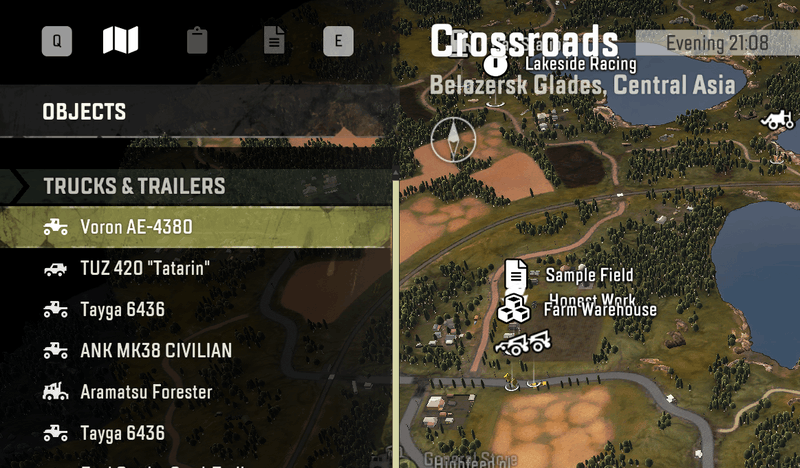Viewport: 800px width, 468px height.
Task: Switch to the map tab icon
Action: (120, 41)
